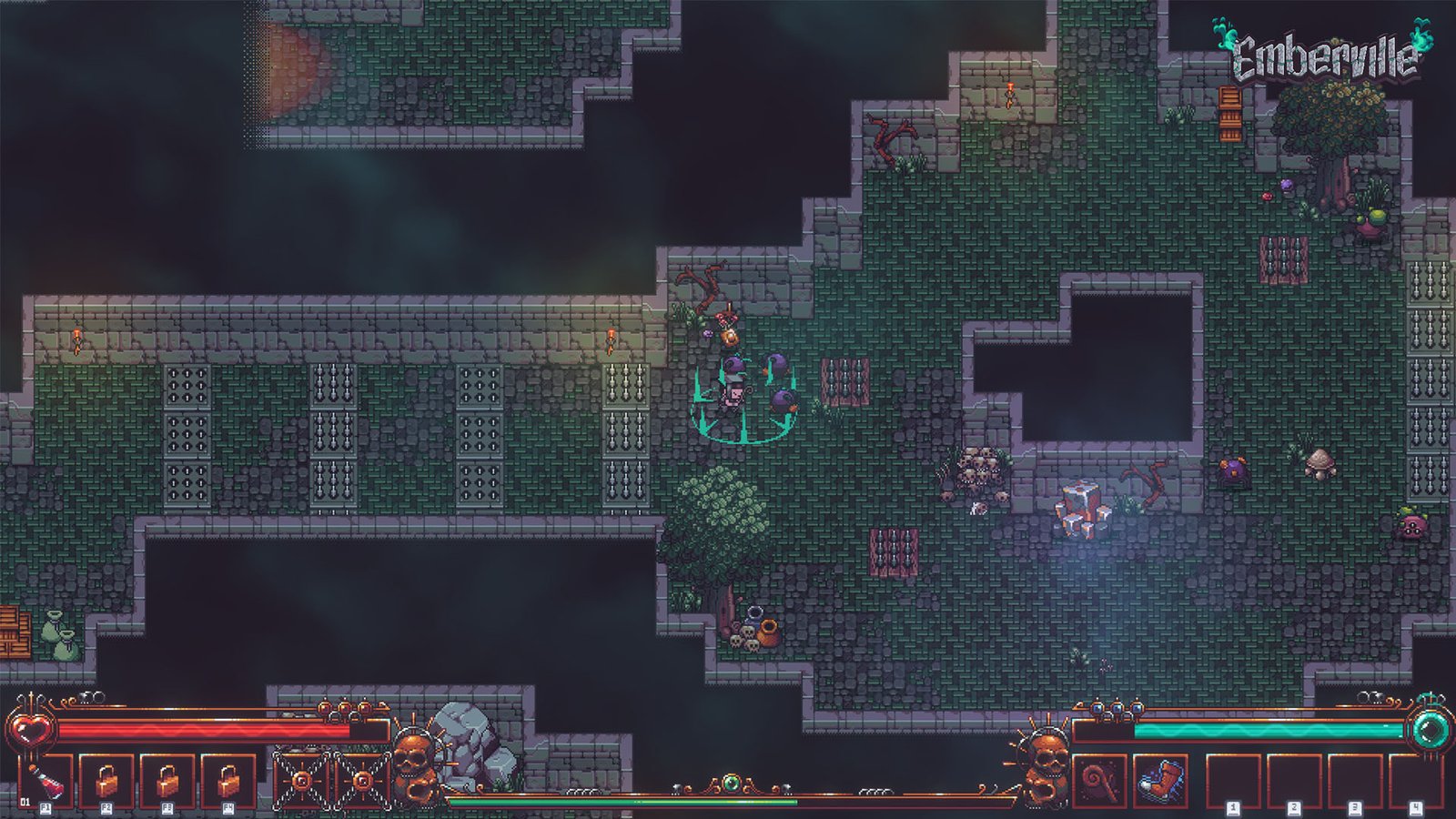The height and width of the screenshot is (819, 1456).
Task: Select empty ability slot numbered 2
Action: tap(1293, 781)
